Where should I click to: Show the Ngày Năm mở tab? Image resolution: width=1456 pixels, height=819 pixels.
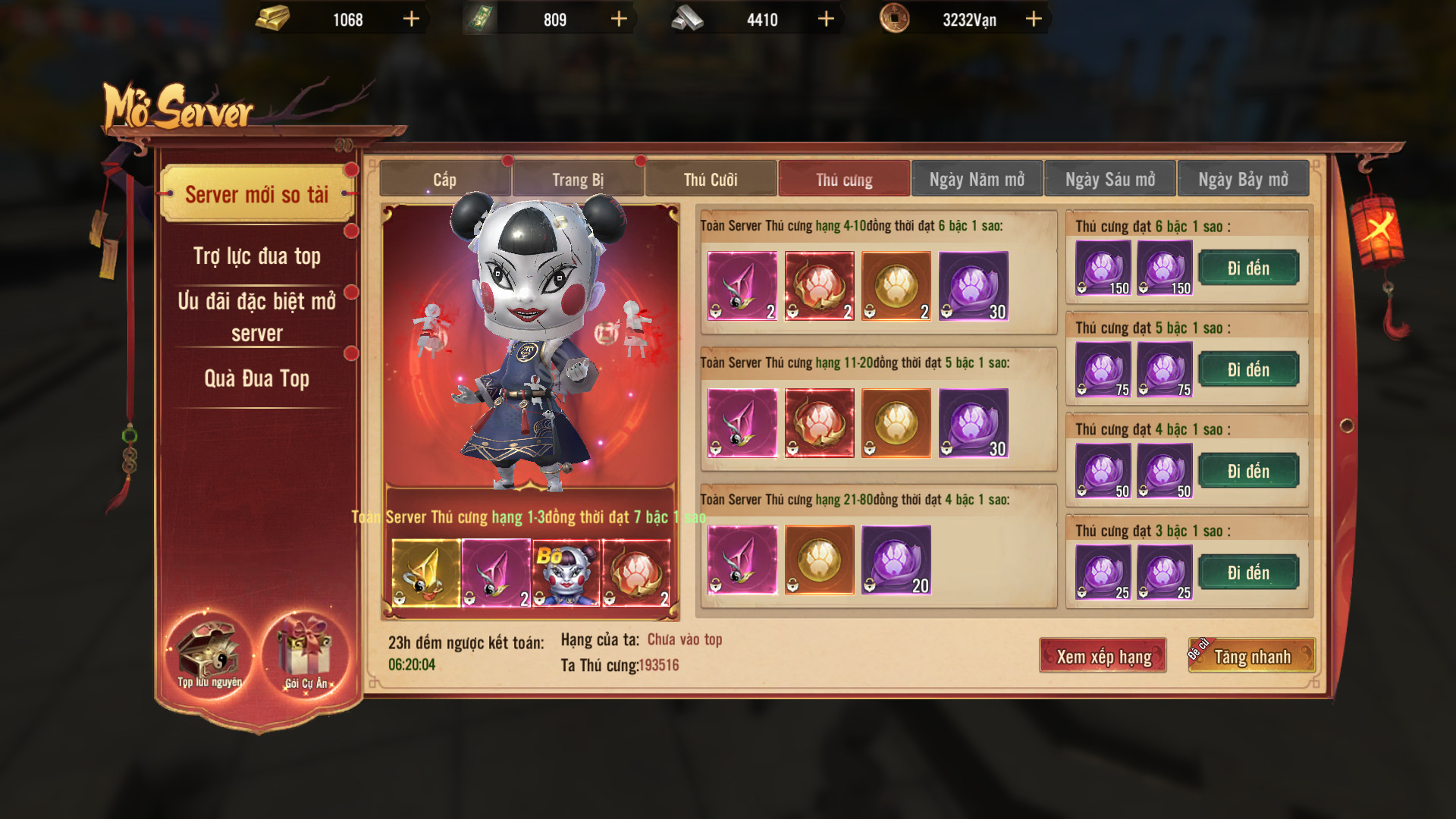coord(977,180)
